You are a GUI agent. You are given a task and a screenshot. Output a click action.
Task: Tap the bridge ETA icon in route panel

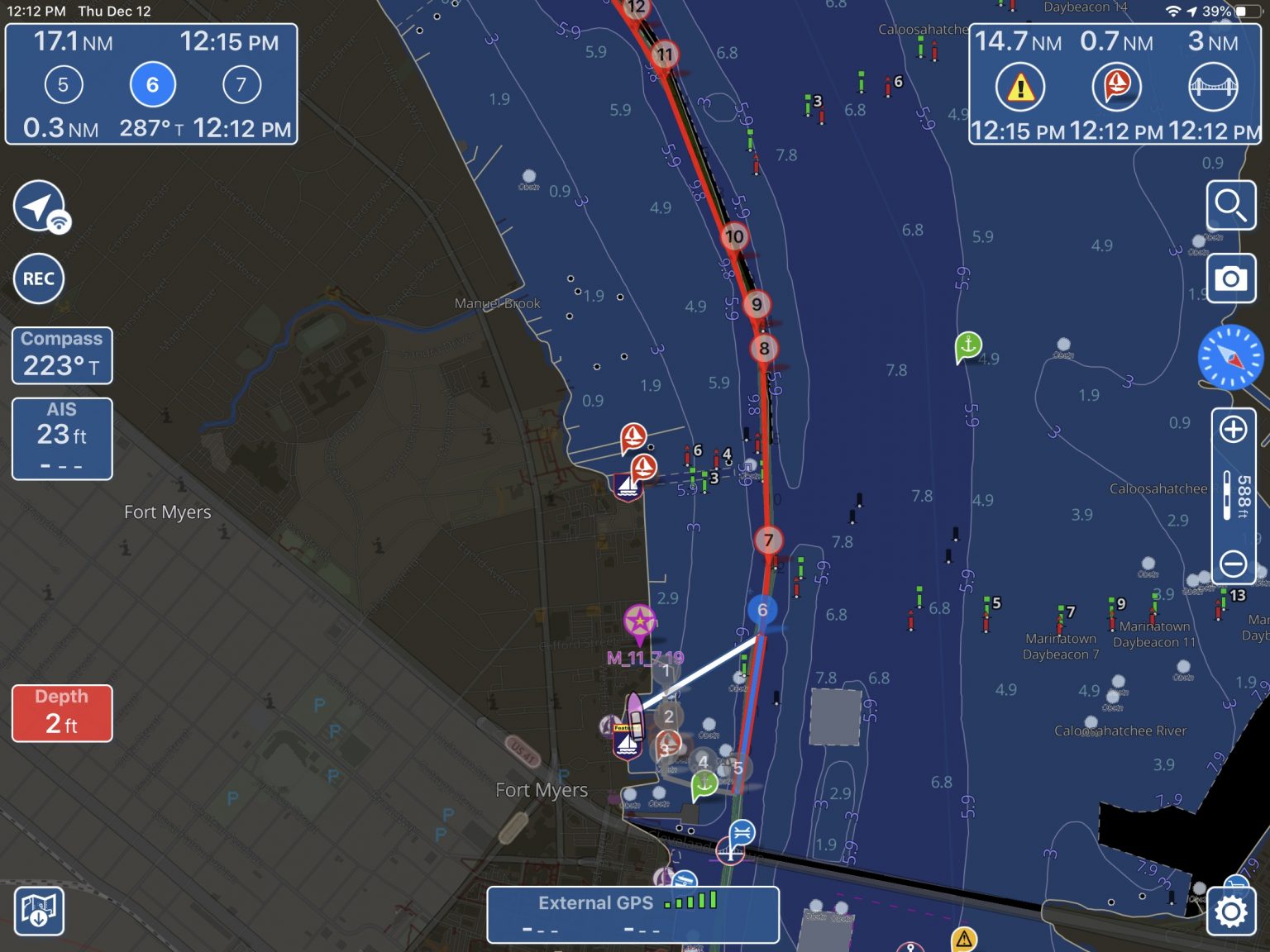1210,86
